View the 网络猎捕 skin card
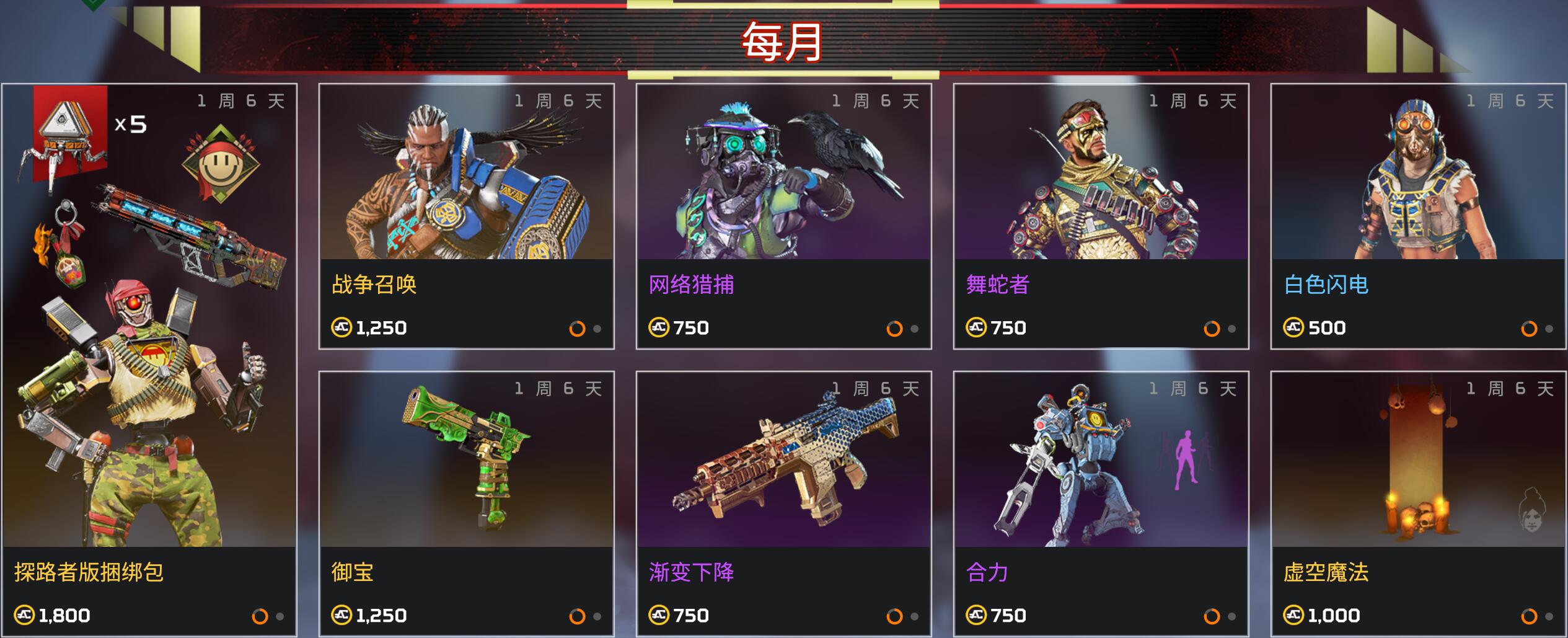 tap(783, 216)
